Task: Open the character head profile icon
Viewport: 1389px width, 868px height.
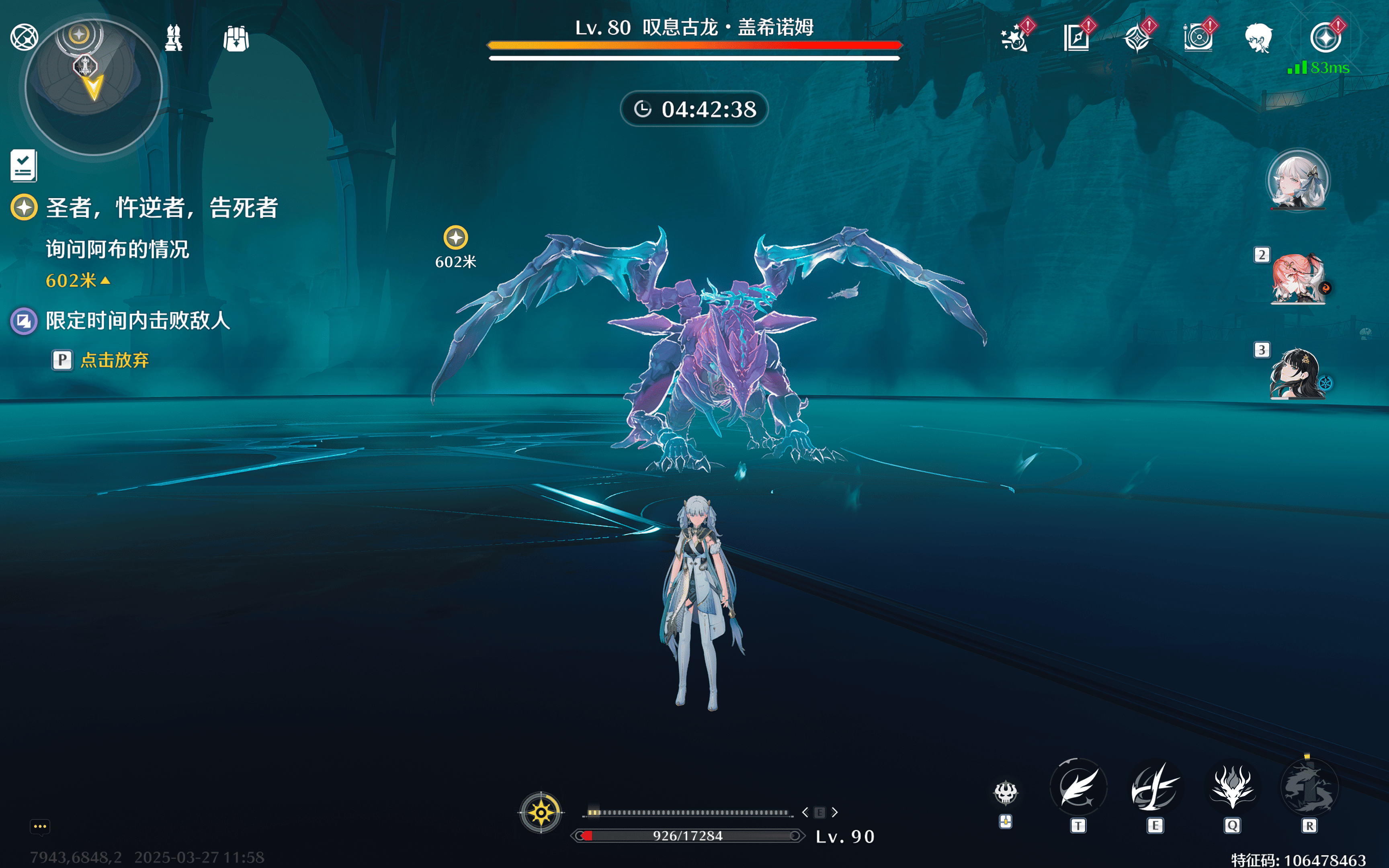Action: coord(1258,39)
